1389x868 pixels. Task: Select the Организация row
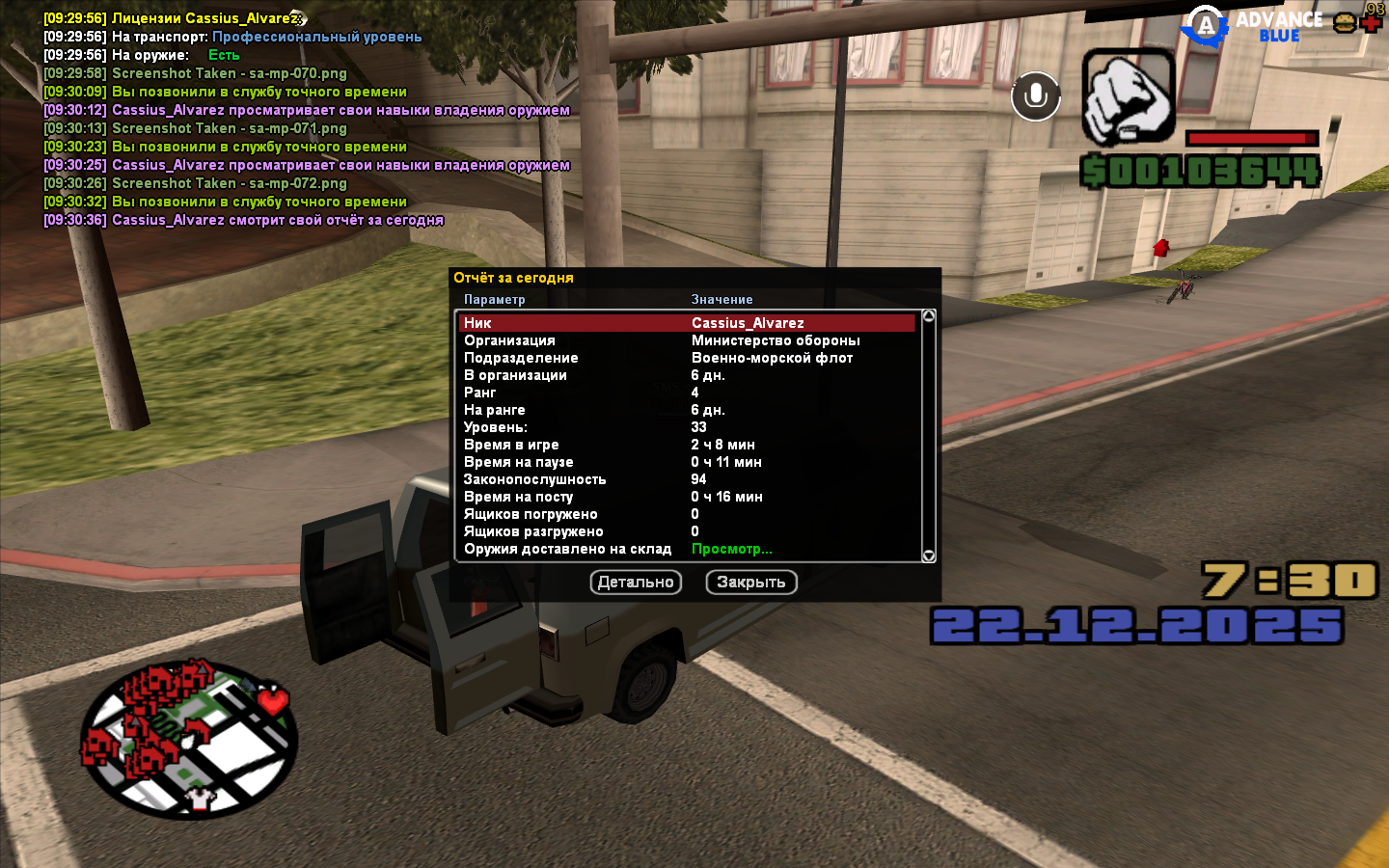click(687, 340)
